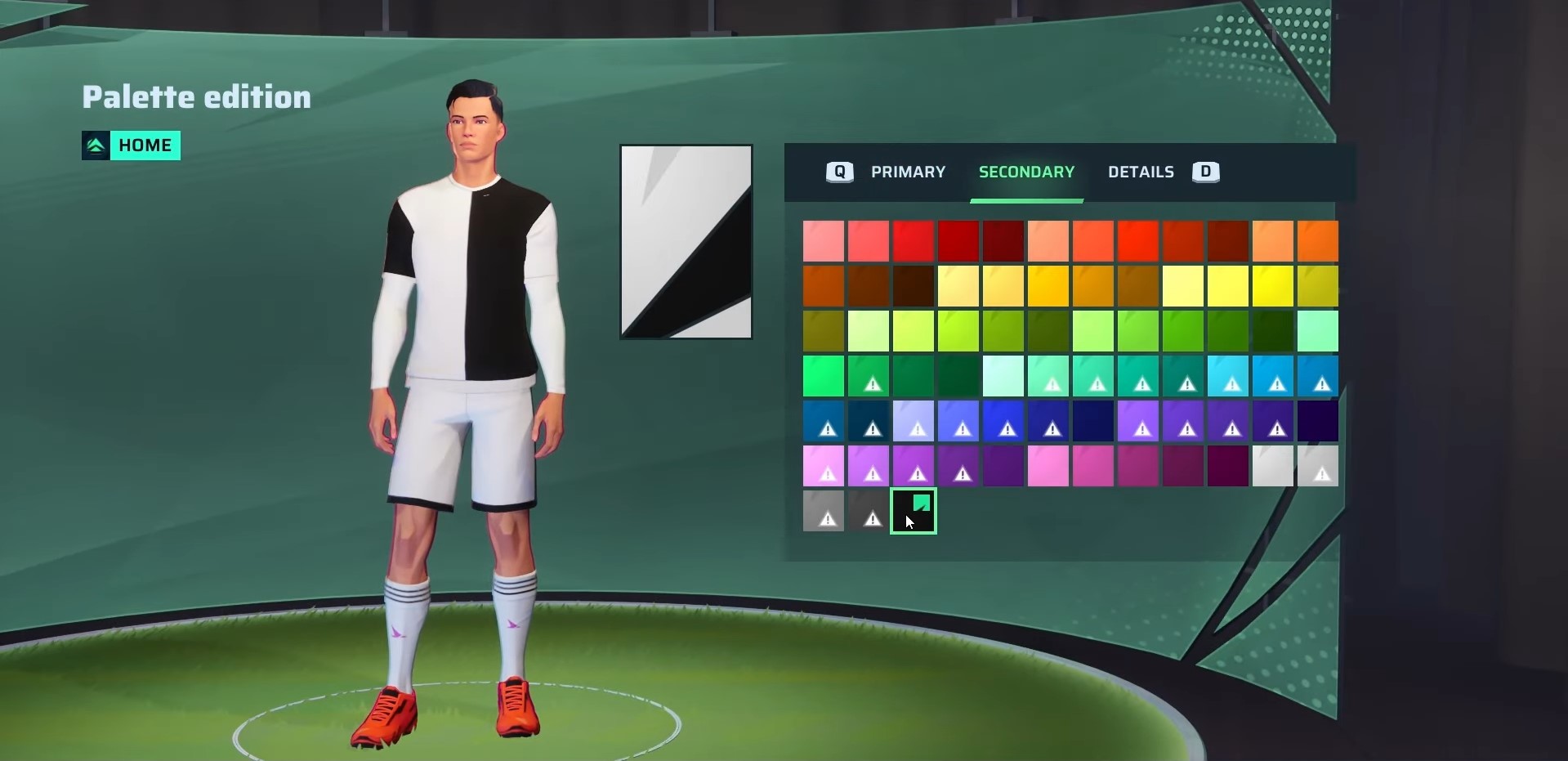The width and height of the screenshot is (1568, 761).
Task: Click the D keyboard shortcut icon
Action: 1205,172
